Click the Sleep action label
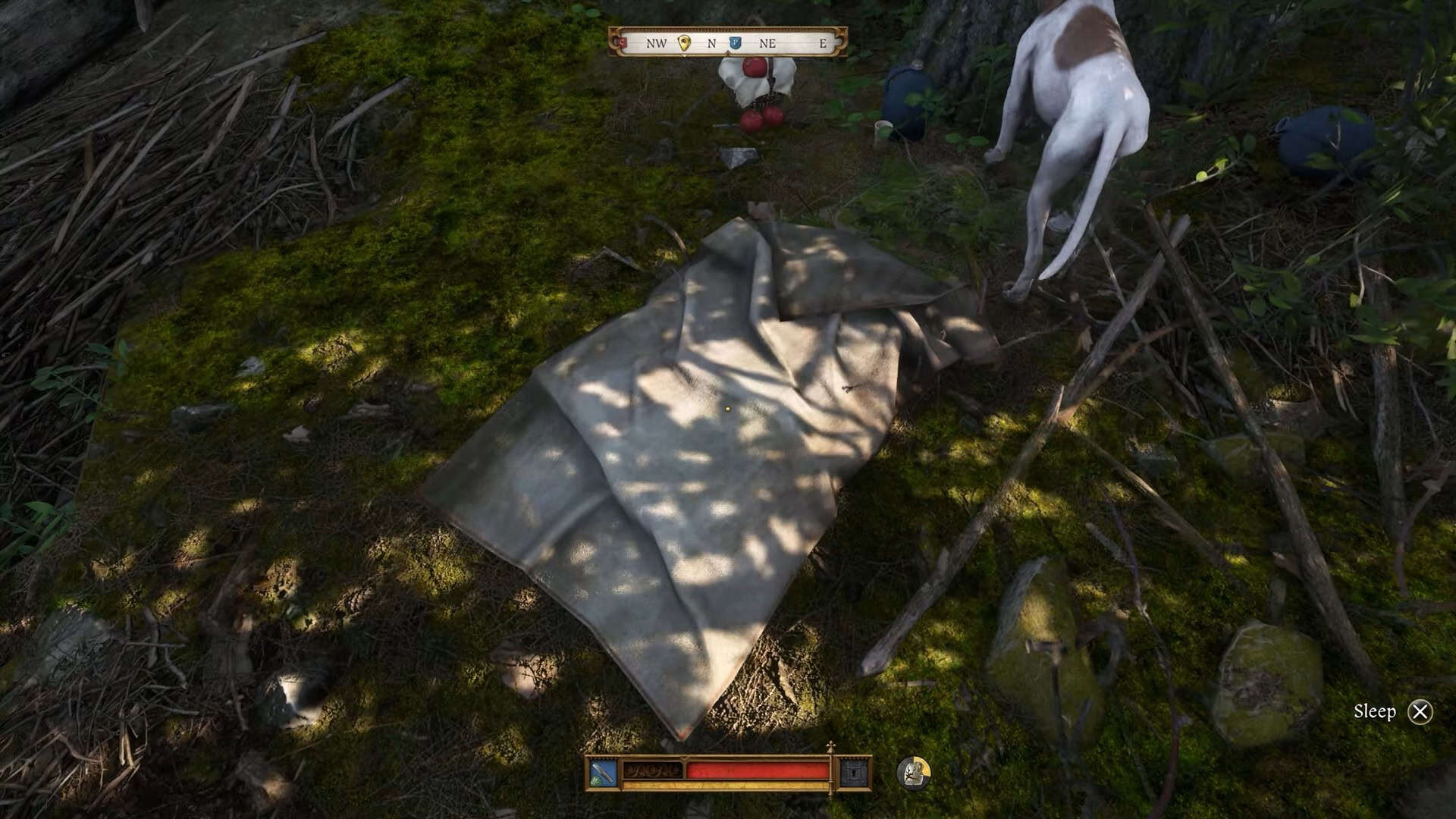Viewport: 1456px width, 819px height. coord(1376,711)
